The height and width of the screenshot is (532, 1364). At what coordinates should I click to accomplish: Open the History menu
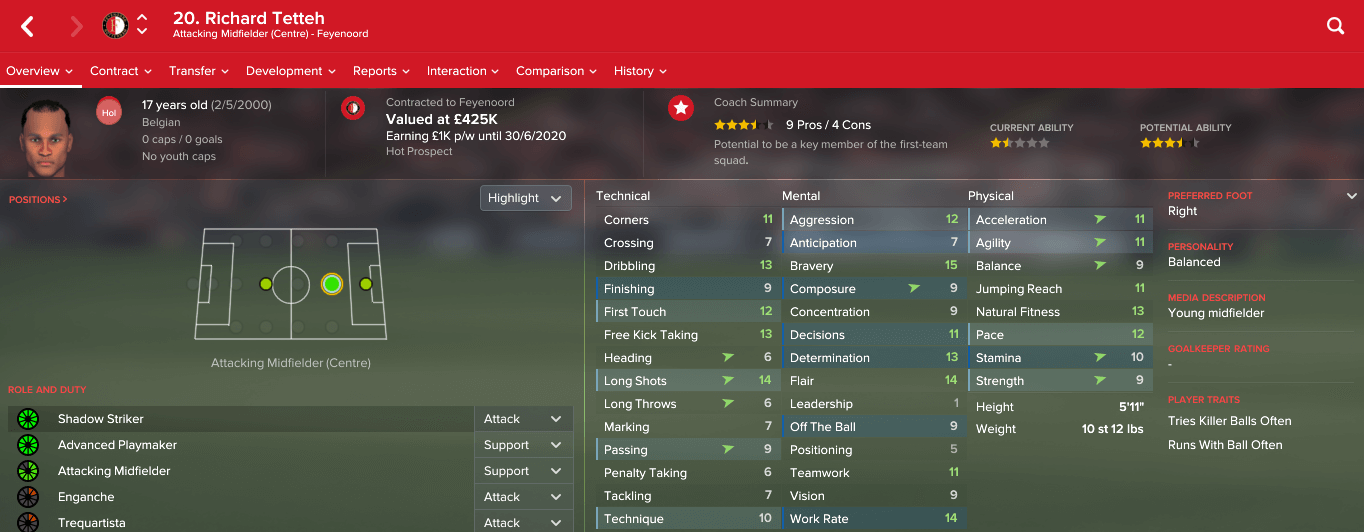click(x=640, y=71)
